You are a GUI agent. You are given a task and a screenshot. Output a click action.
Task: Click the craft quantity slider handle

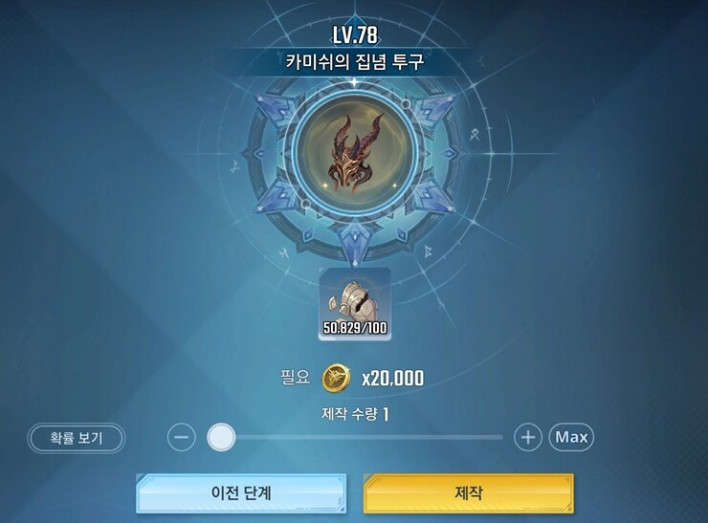[x=221, y=437]
